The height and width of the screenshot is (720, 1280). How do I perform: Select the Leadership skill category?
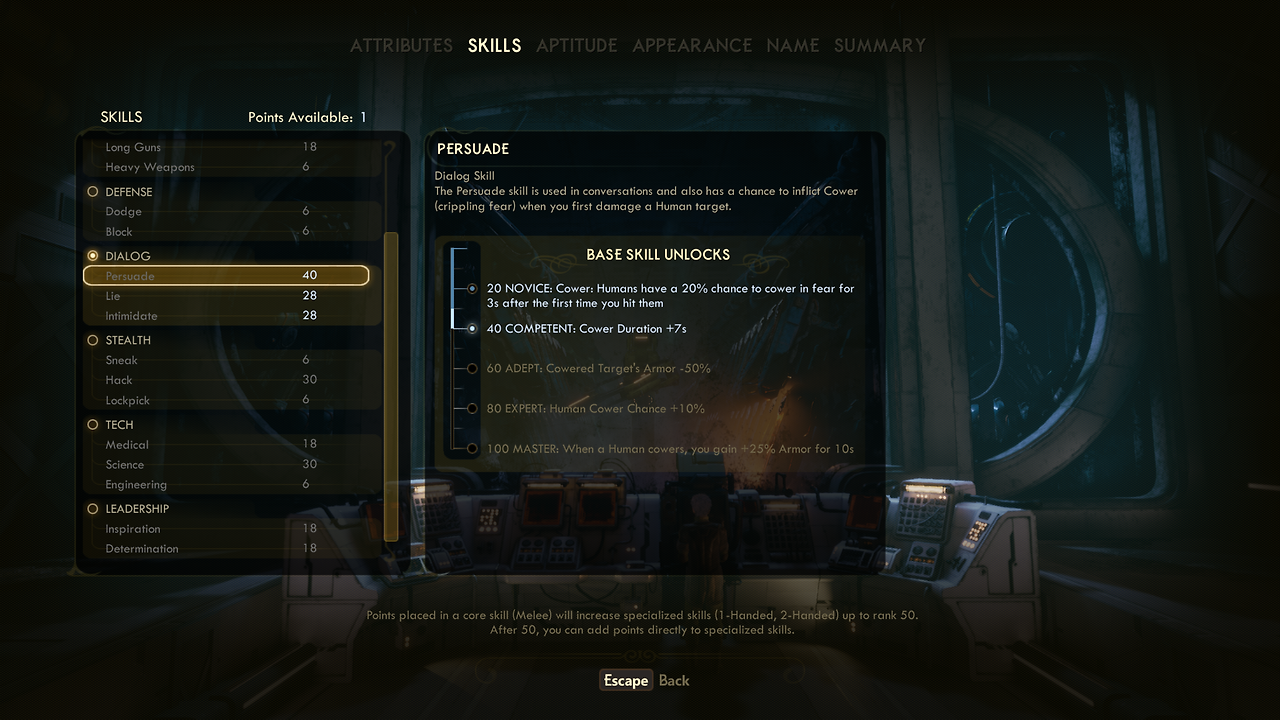[137, 509]
